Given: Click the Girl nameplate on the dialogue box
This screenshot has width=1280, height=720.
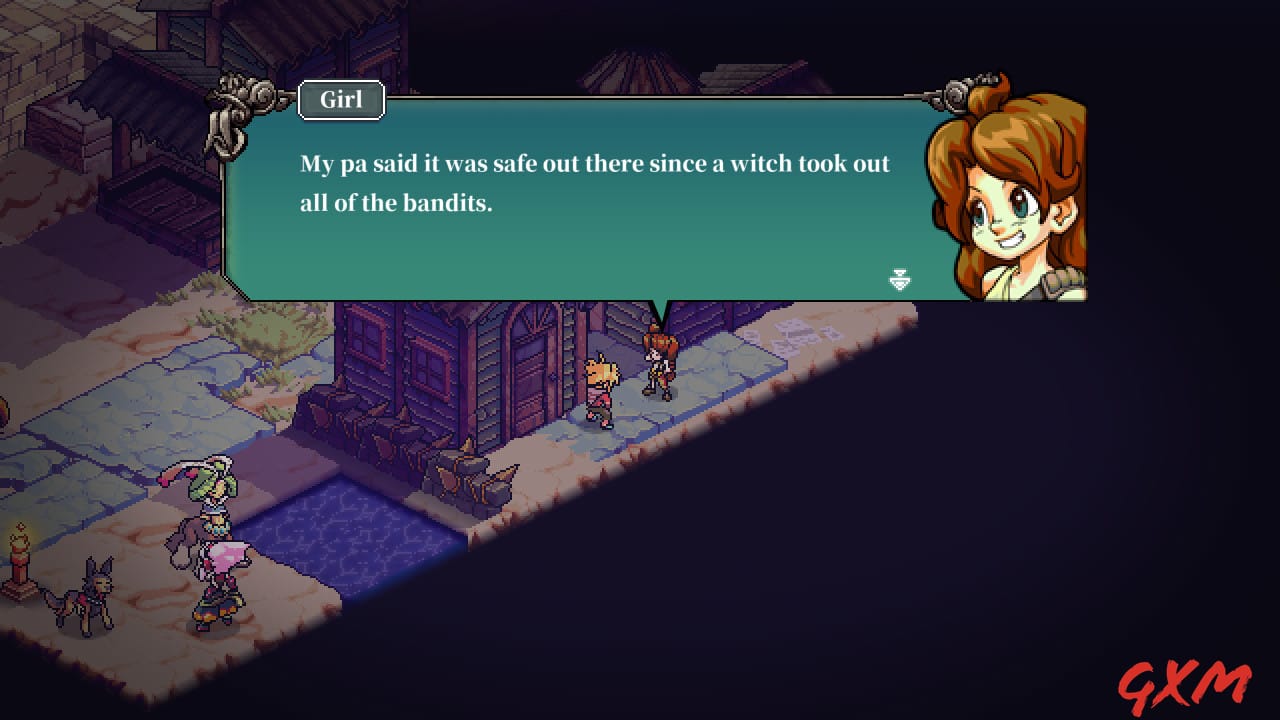Looking at the screenshot, I should tap(340, 100).
